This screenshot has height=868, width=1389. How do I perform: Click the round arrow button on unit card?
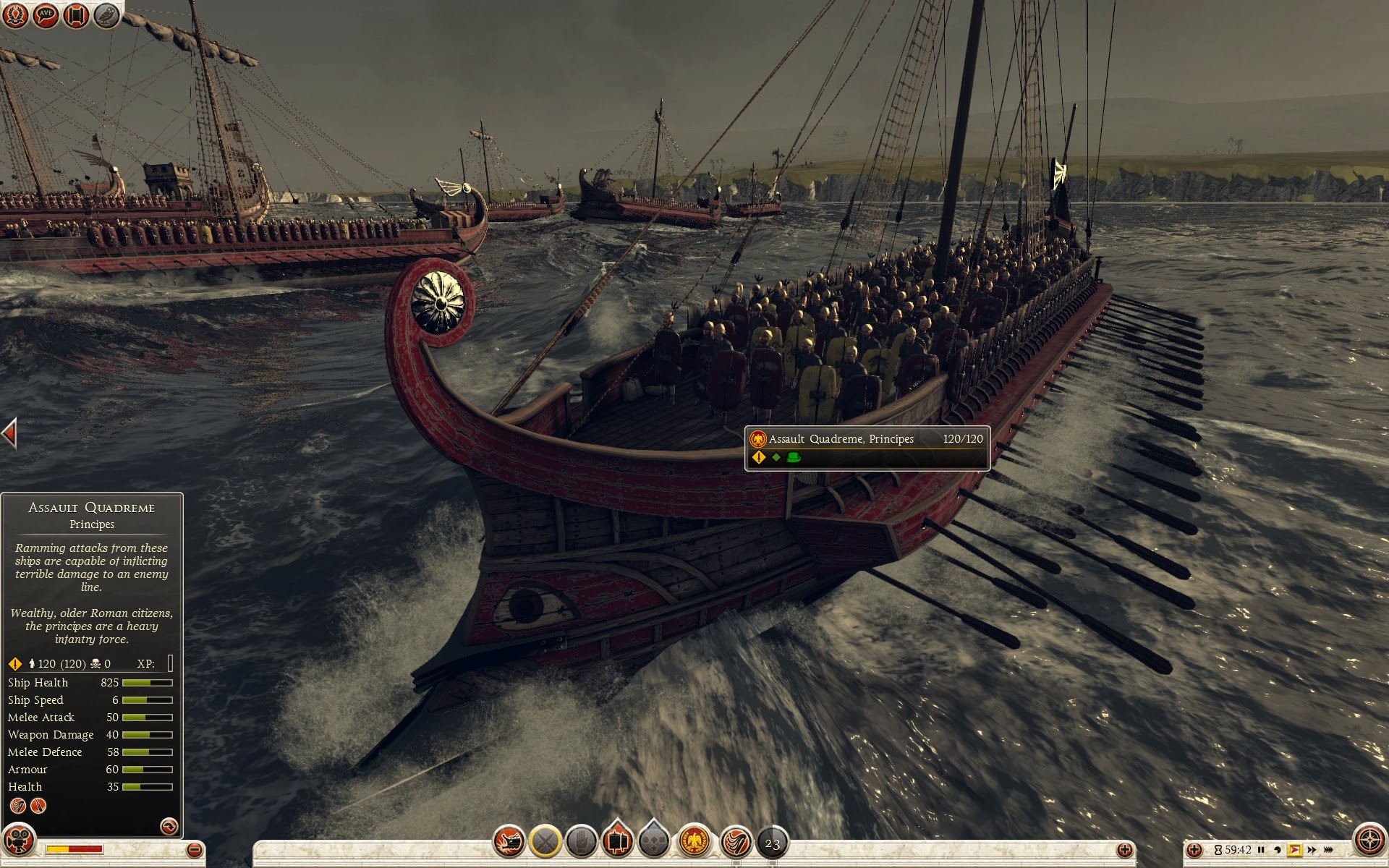(x=169, y=826)
